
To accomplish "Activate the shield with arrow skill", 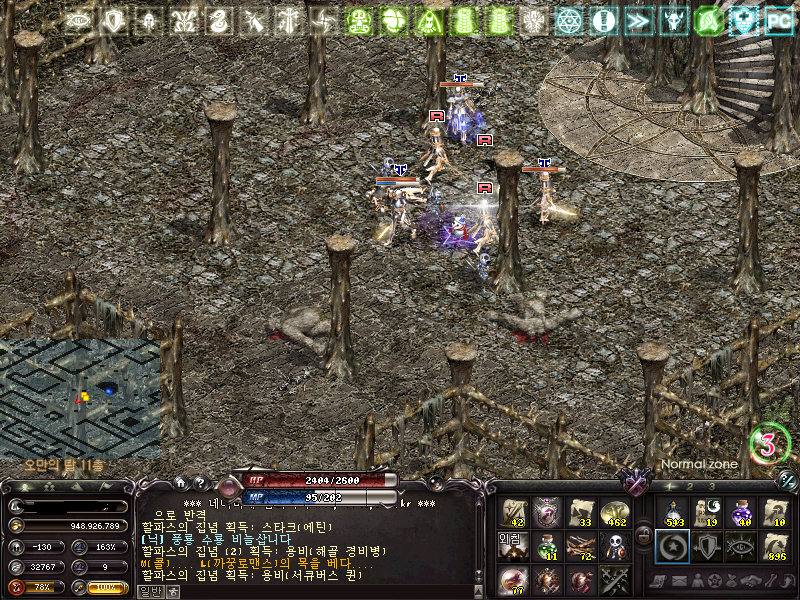I will (706, 546).
